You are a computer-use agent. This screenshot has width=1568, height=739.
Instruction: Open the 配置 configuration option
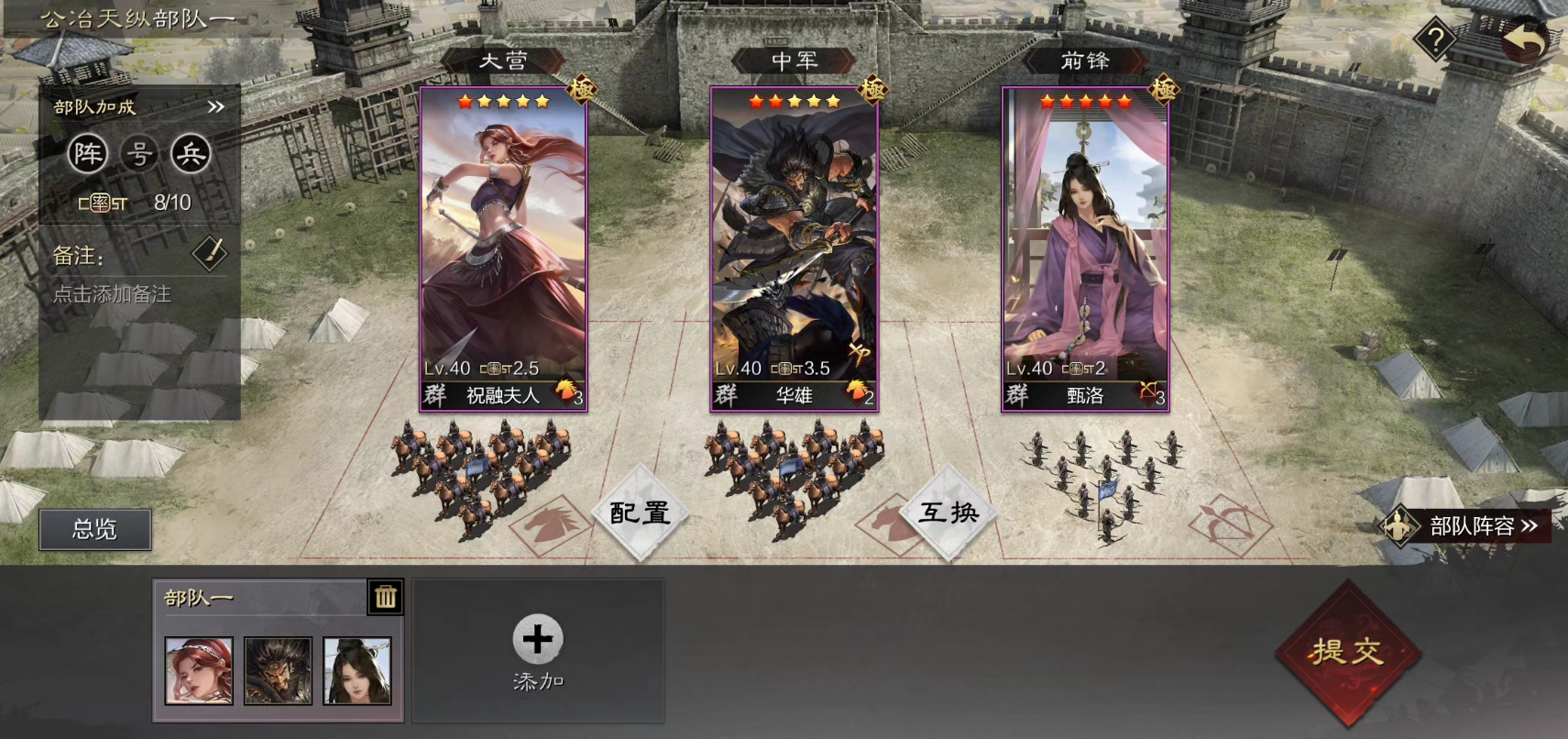click(640, 513)
